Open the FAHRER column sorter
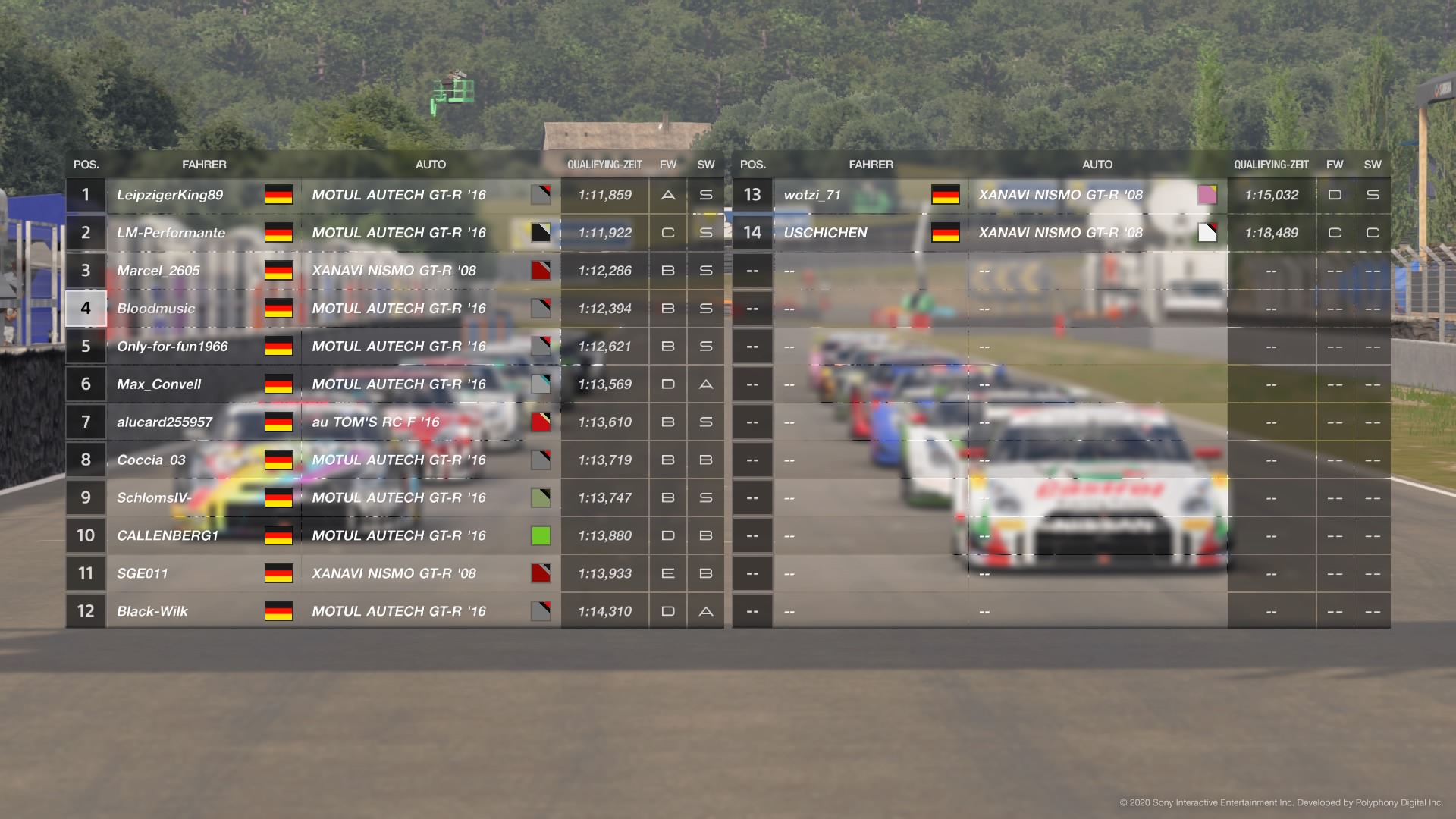This screenshot has width=1456, height=819. pyautogui.click(x=205, y=164)
